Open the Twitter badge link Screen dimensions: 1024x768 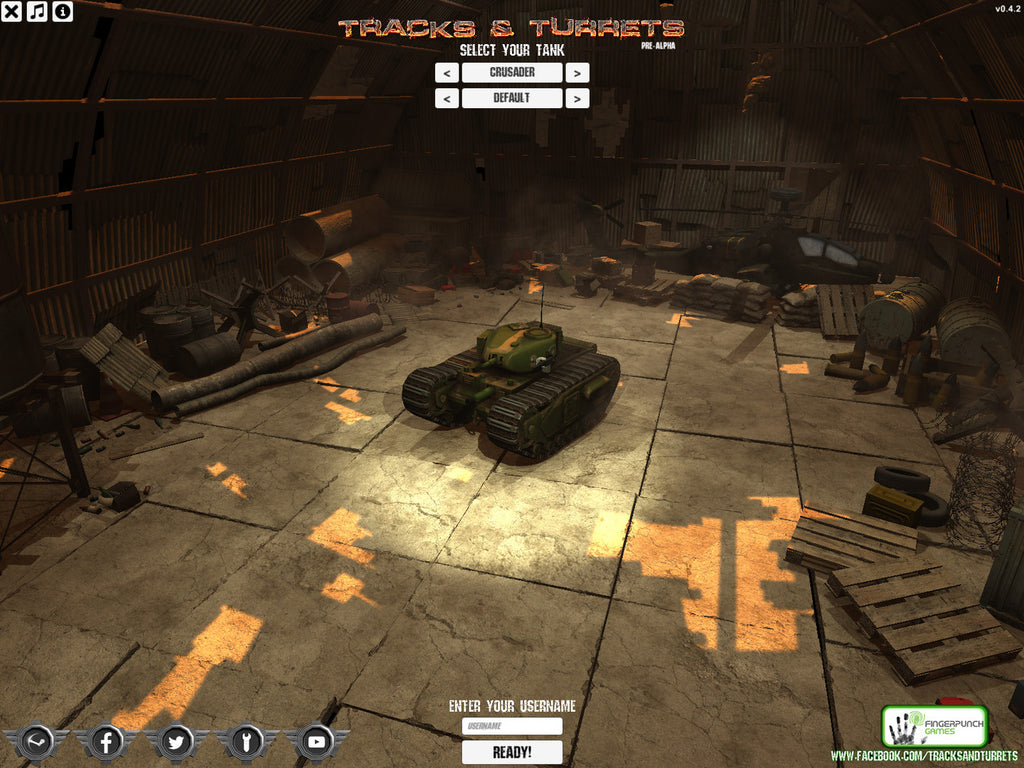tap(176, 742)
